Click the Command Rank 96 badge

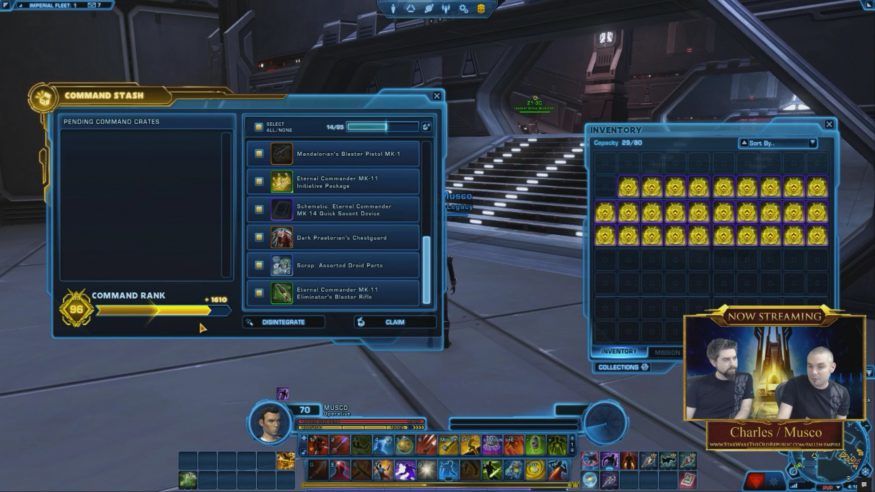[77, 309]
